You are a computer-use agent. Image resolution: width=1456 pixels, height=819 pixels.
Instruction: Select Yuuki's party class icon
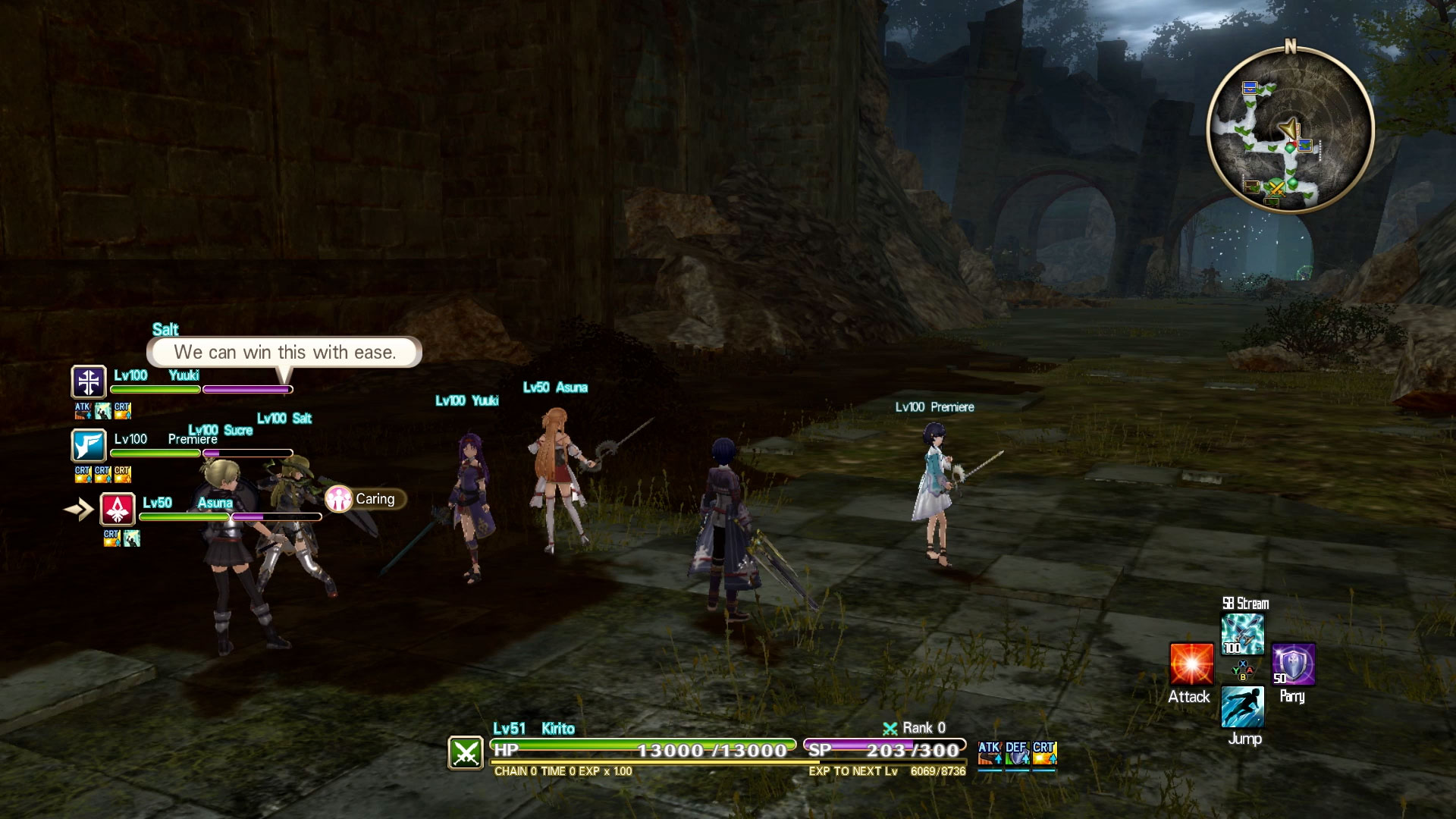[89, 381]
